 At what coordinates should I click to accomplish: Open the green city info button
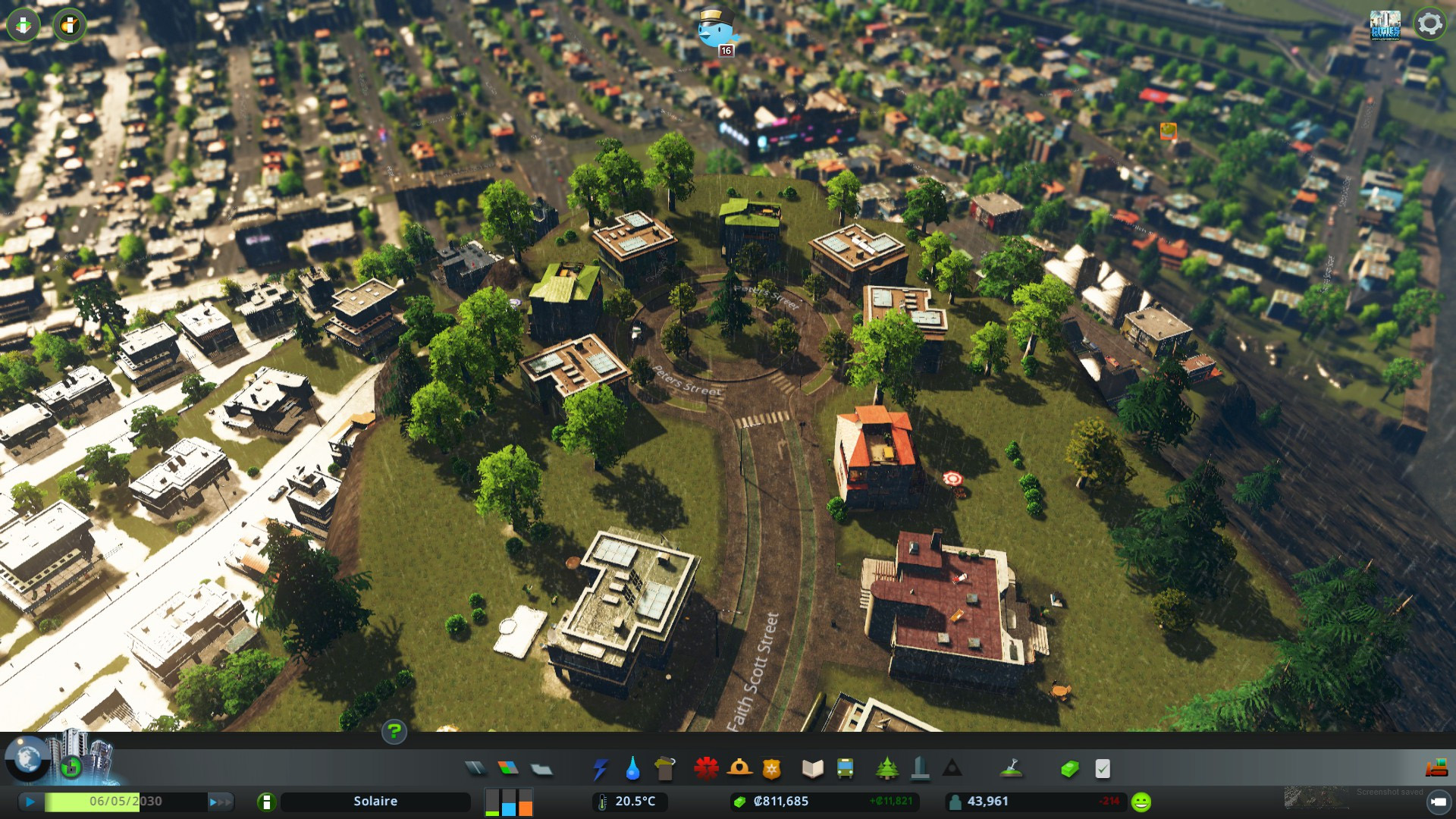(x=266, y=802)
